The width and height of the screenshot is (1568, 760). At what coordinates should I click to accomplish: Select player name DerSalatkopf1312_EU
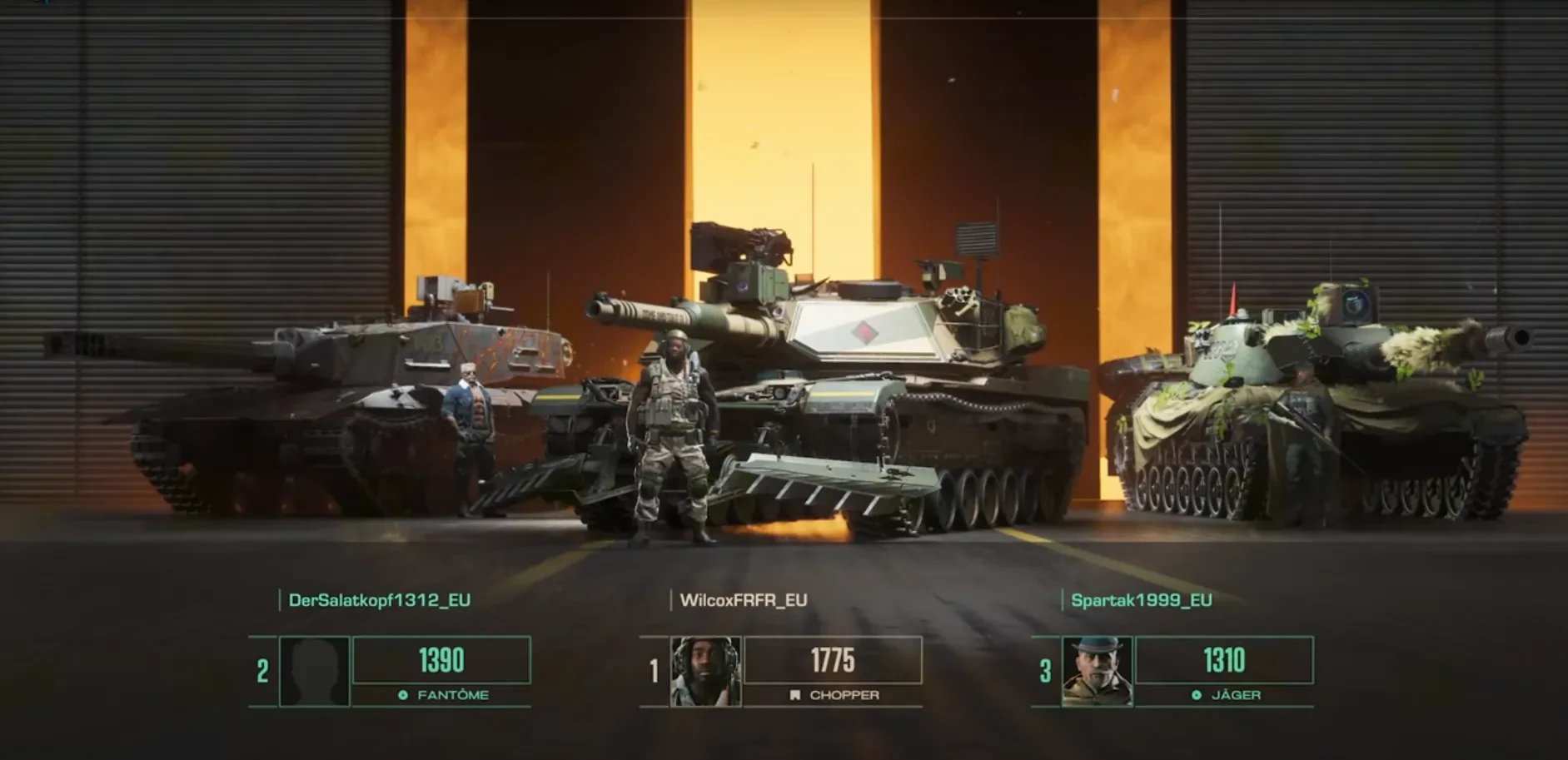[x=379, y=600]
